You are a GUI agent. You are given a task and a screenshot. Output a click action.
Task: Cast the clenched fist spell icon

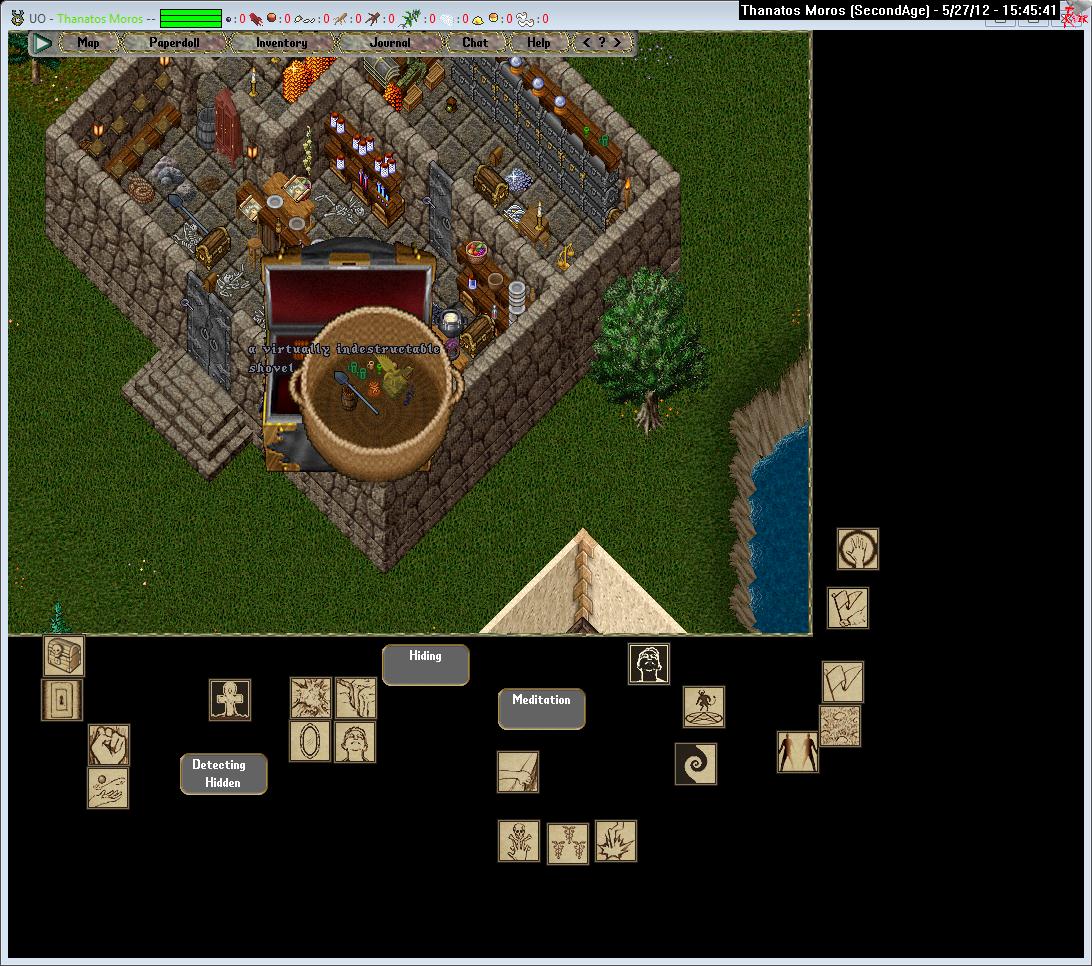coord(108,745)
